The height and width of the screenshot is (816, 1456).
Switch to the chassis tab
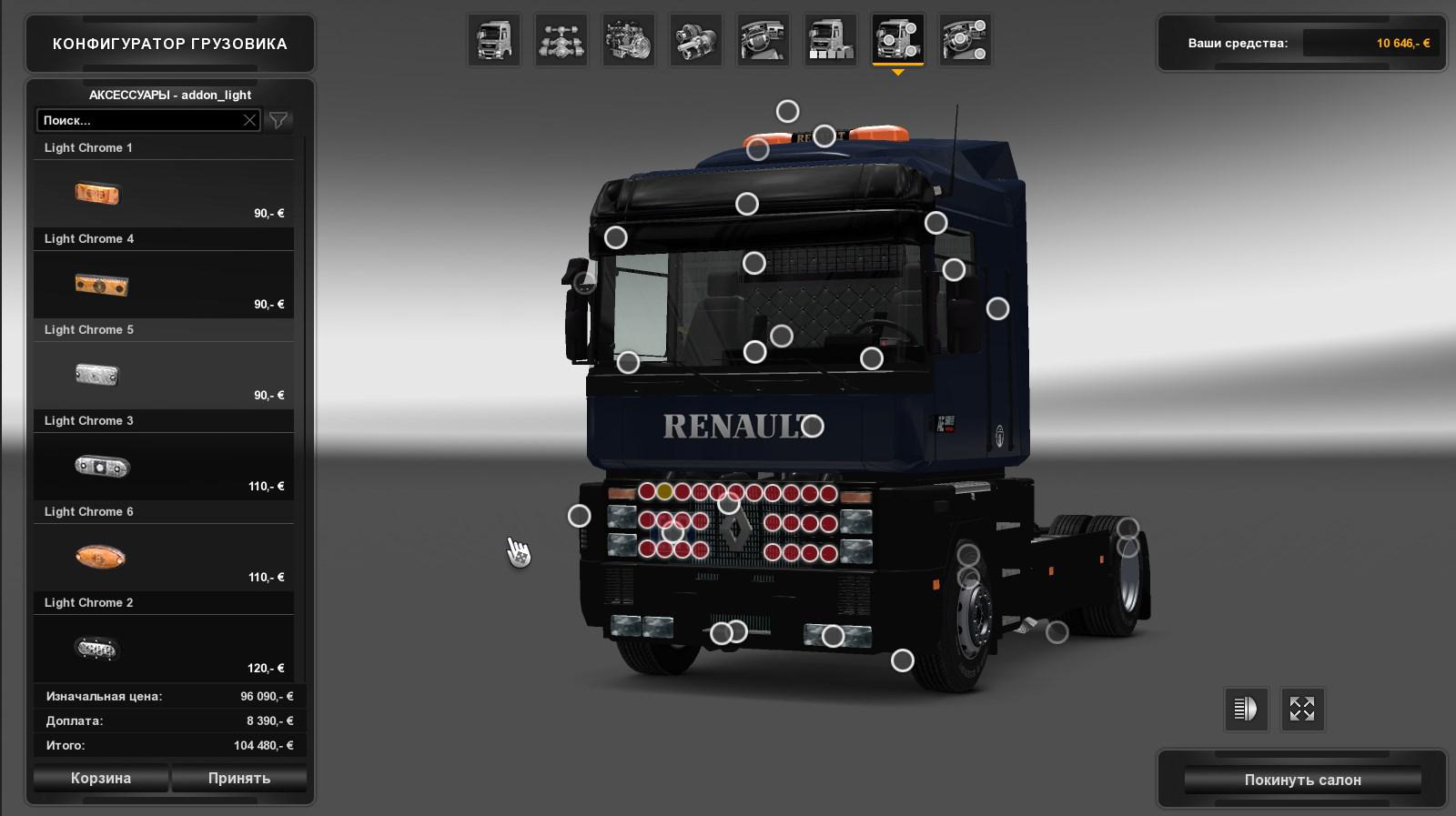tap(561, 40)
